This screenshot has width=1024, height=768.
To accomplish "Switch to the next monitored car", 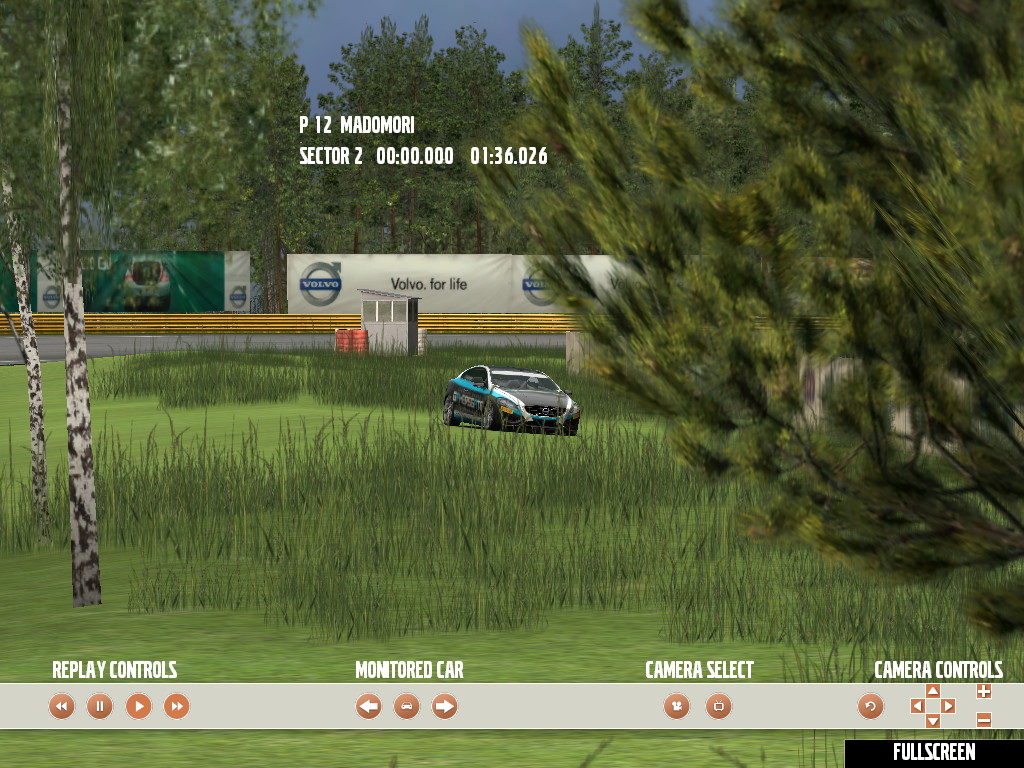I will click(445, 707).
